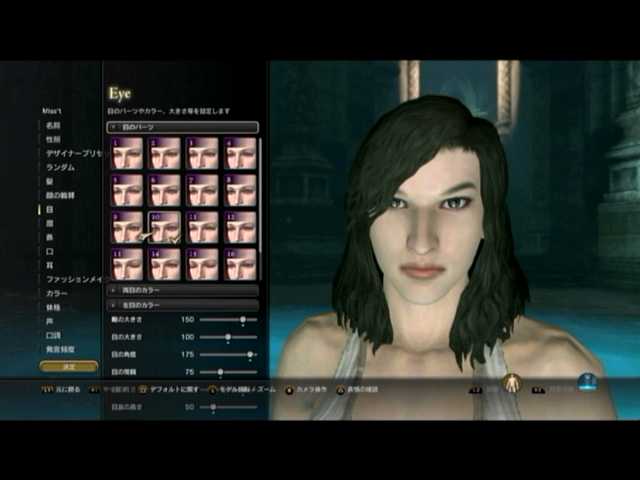This screenshot has width=640, height=480.
Task: Expand the 両目のカラー section
Action: [x=183, y=290]
